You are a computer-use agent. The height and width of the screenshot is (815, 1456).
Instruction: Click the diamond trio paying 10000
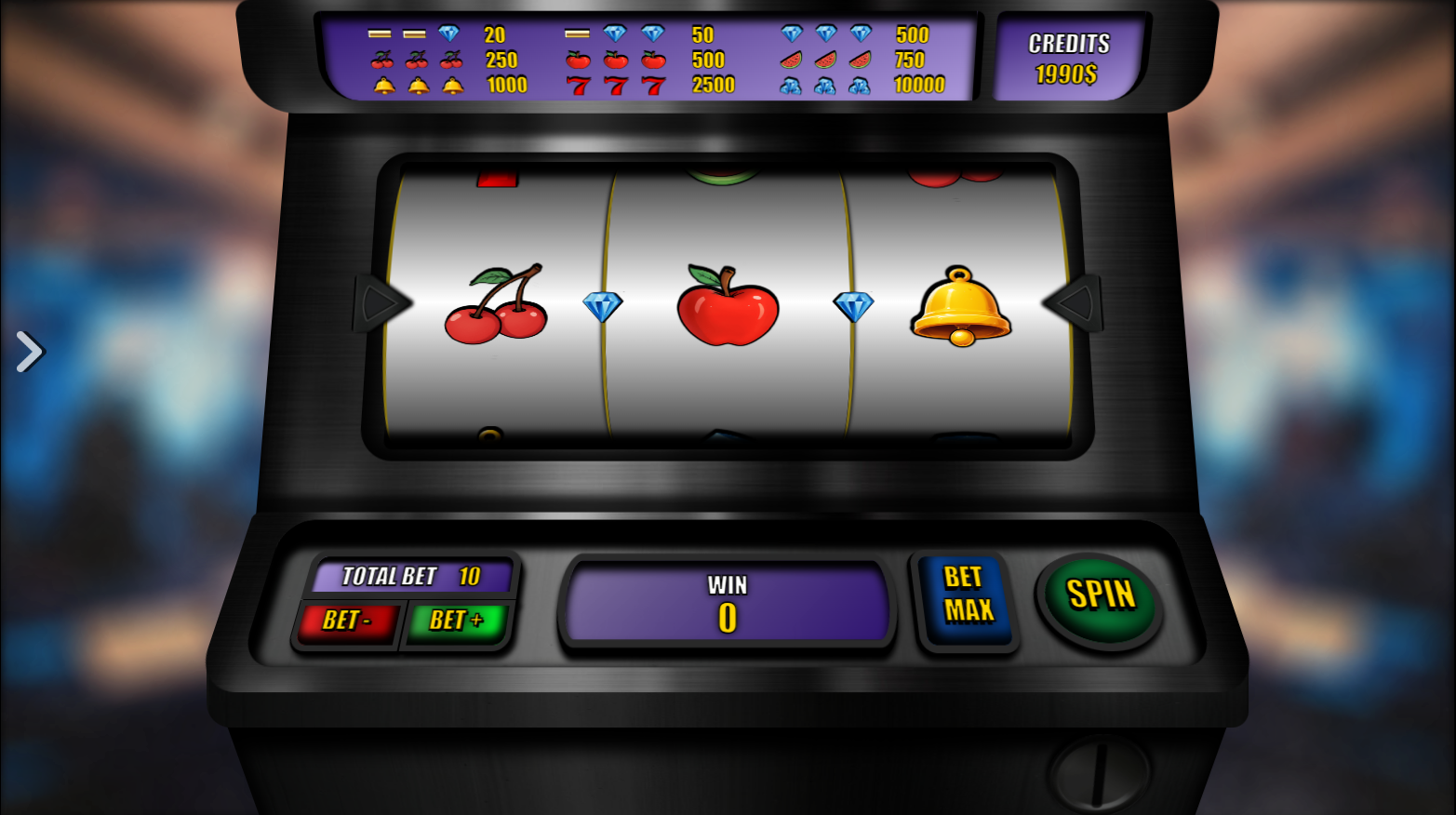(x=826, y=87)
